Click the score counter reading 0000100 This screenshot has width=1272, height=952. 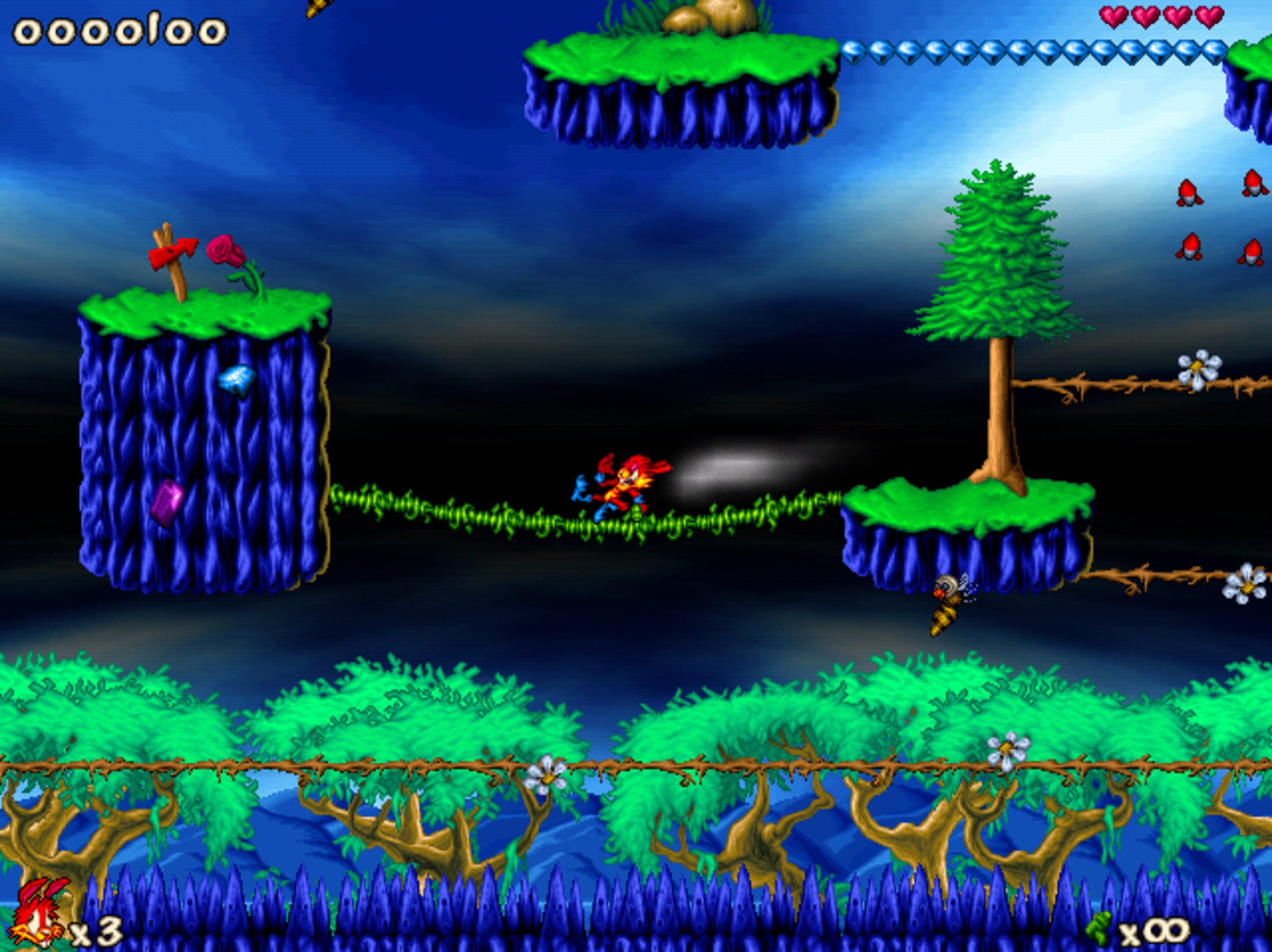(121, 32)
